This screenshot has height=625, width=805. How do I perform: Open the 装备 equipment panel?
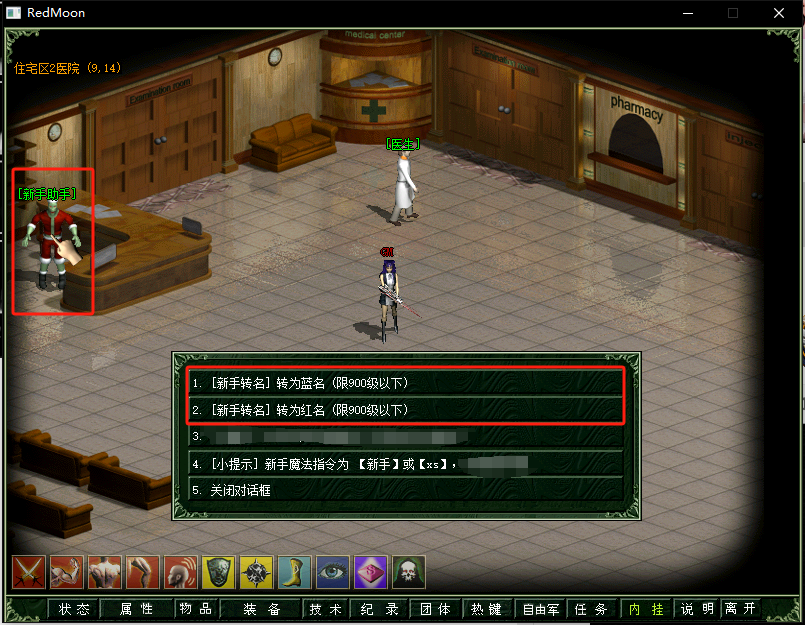coord(261,609)
